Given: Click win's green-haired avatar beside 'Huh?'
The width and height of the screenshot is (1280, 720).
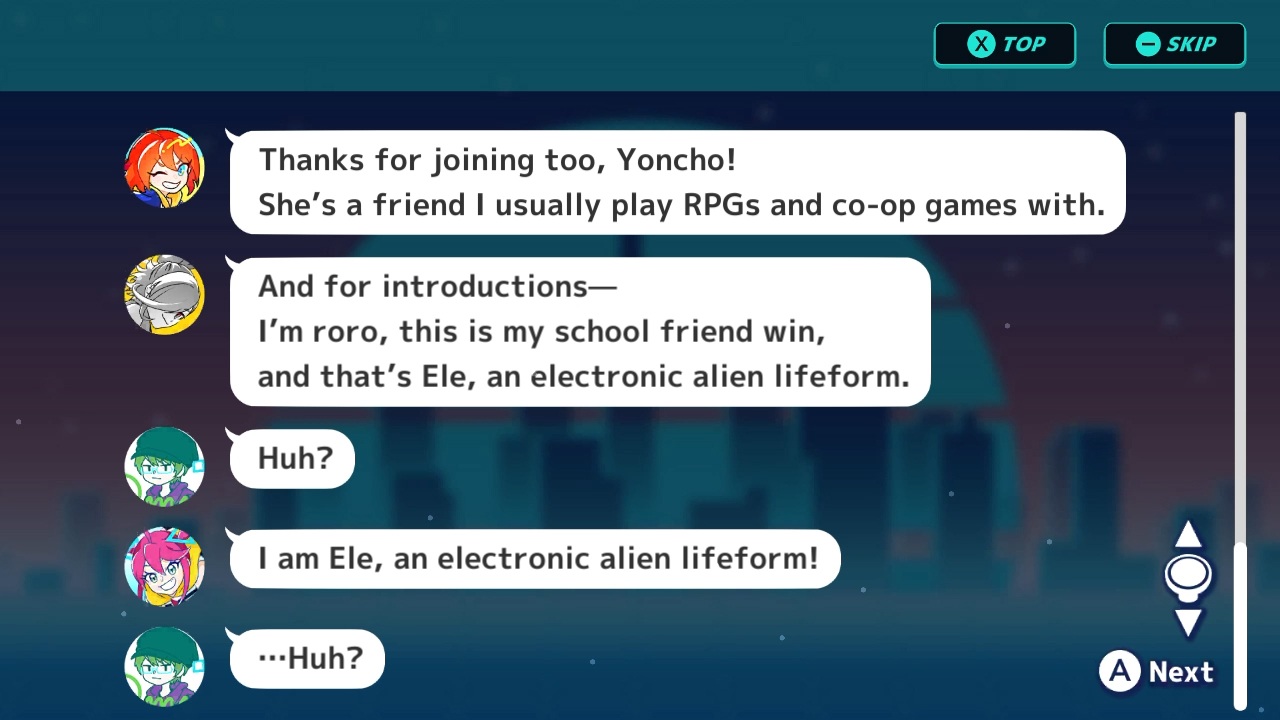Looking at the screenshot, I should coord(163,465).
